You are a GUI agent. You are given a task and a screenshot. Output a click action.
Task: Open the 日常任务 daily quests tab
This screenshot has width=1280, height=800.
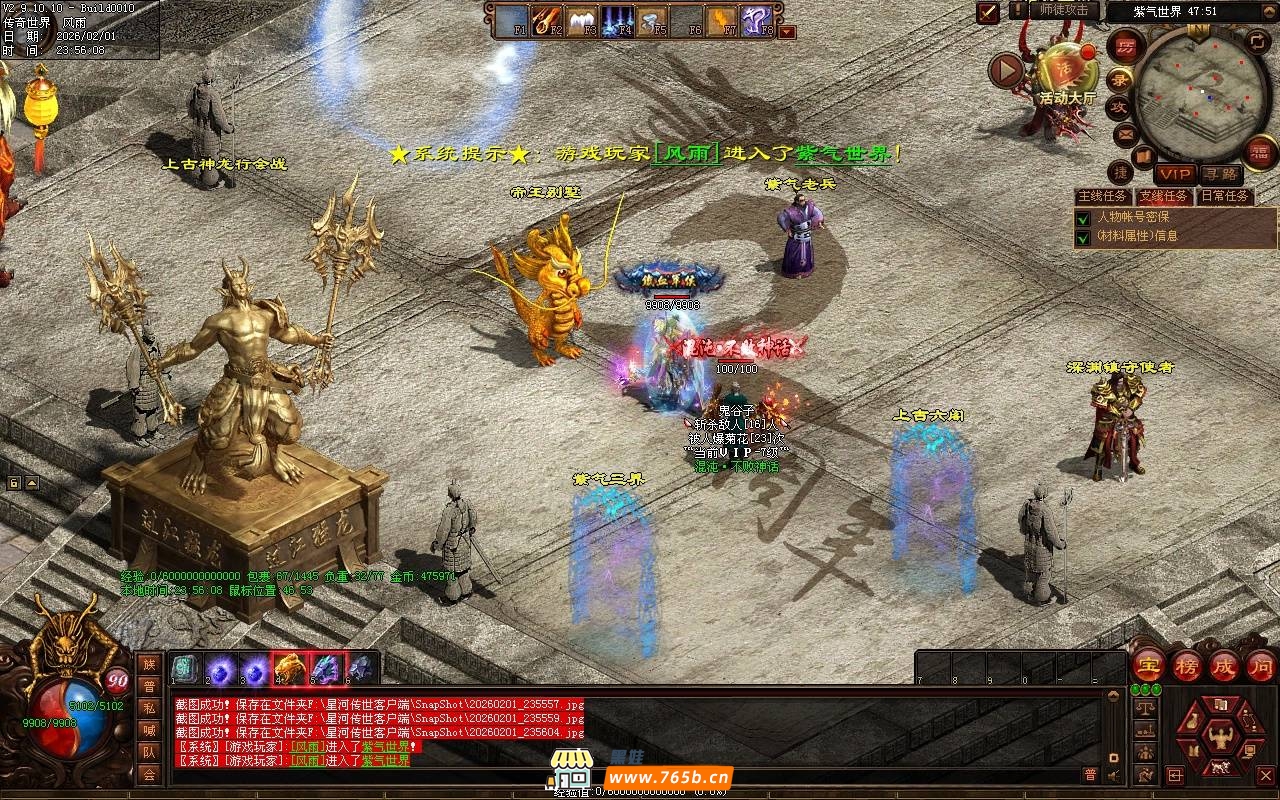pos(1225,196)
